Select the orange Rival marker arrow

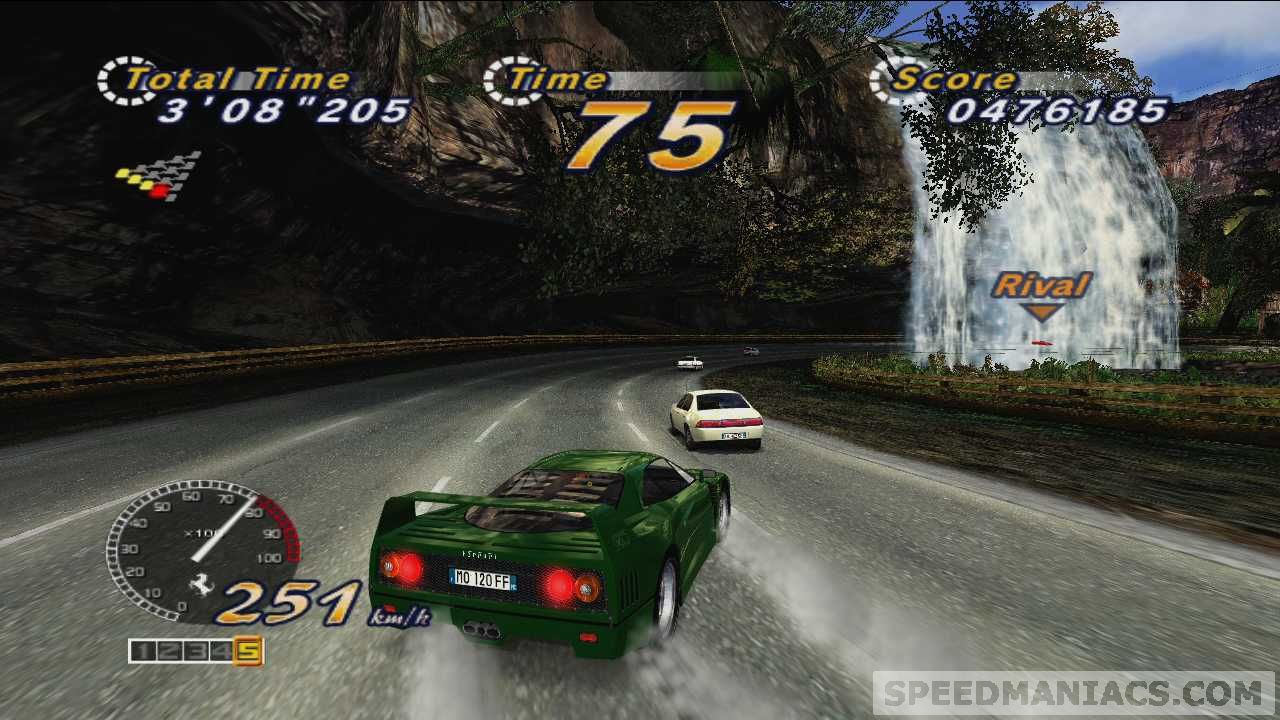tap(1042, 313)
